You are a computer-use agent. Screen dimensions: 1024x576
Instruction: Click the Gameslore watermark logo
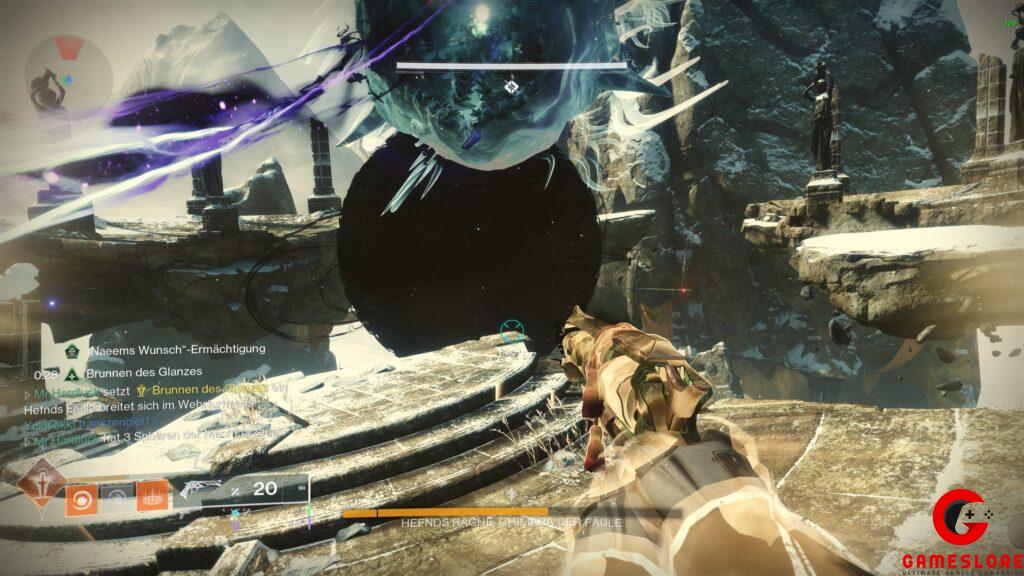point(958,530)
